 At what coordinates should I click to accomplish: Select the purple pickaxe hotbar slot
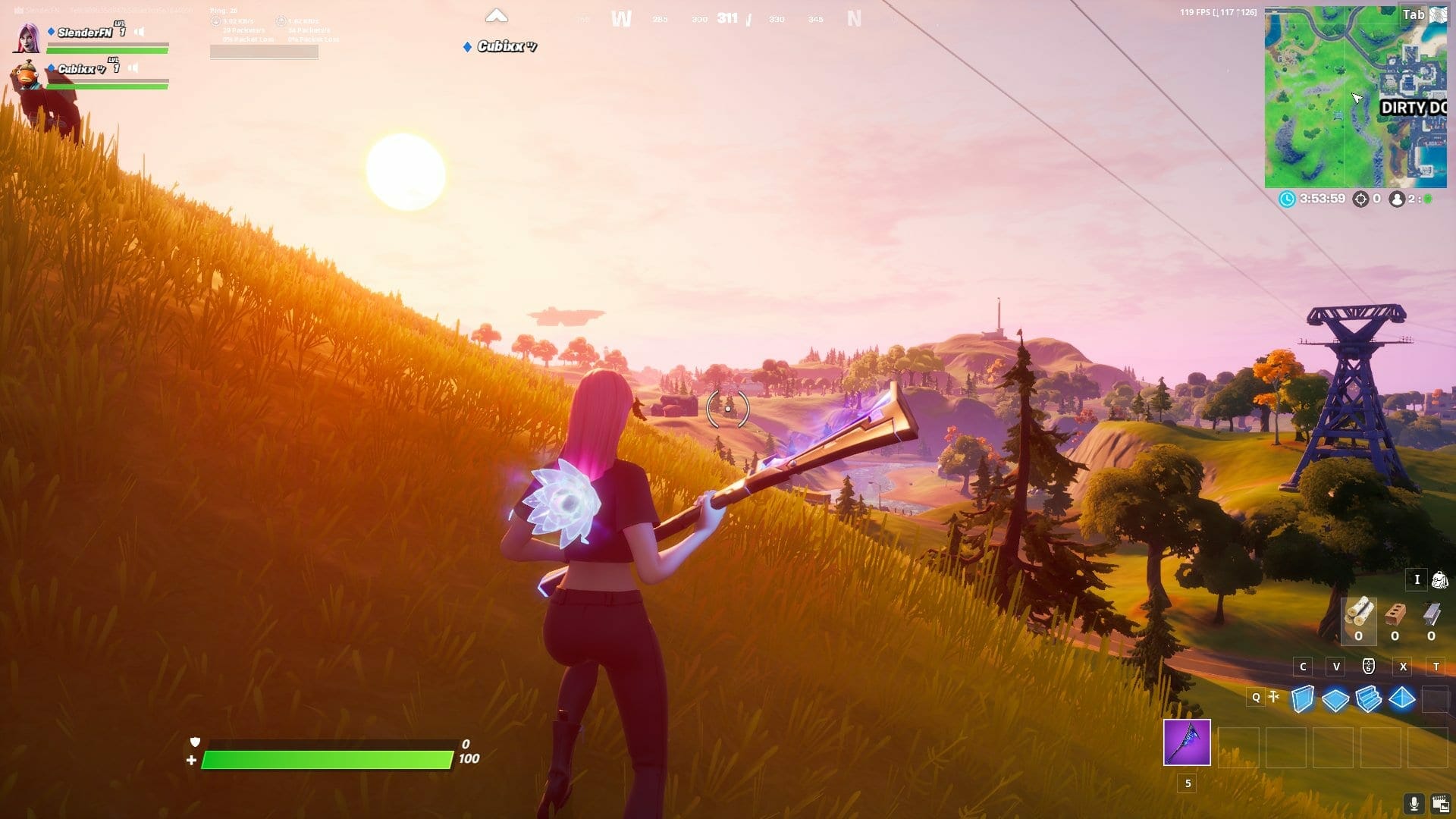click(x=1187, y=742)
